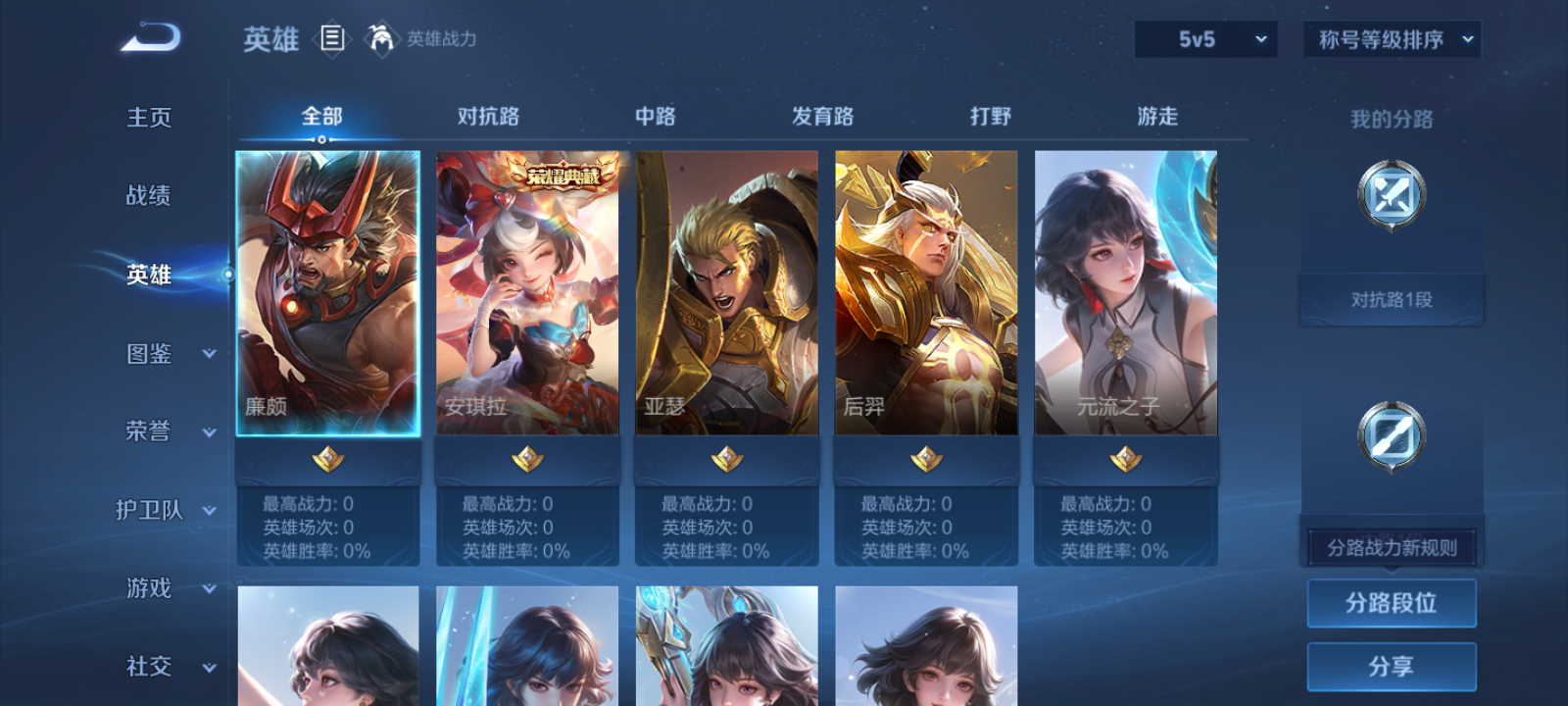The width and height of the screenshot is (1568, 706).
Task: Click the gray lane rank emblem in right panel
Action: (1392, 438)
